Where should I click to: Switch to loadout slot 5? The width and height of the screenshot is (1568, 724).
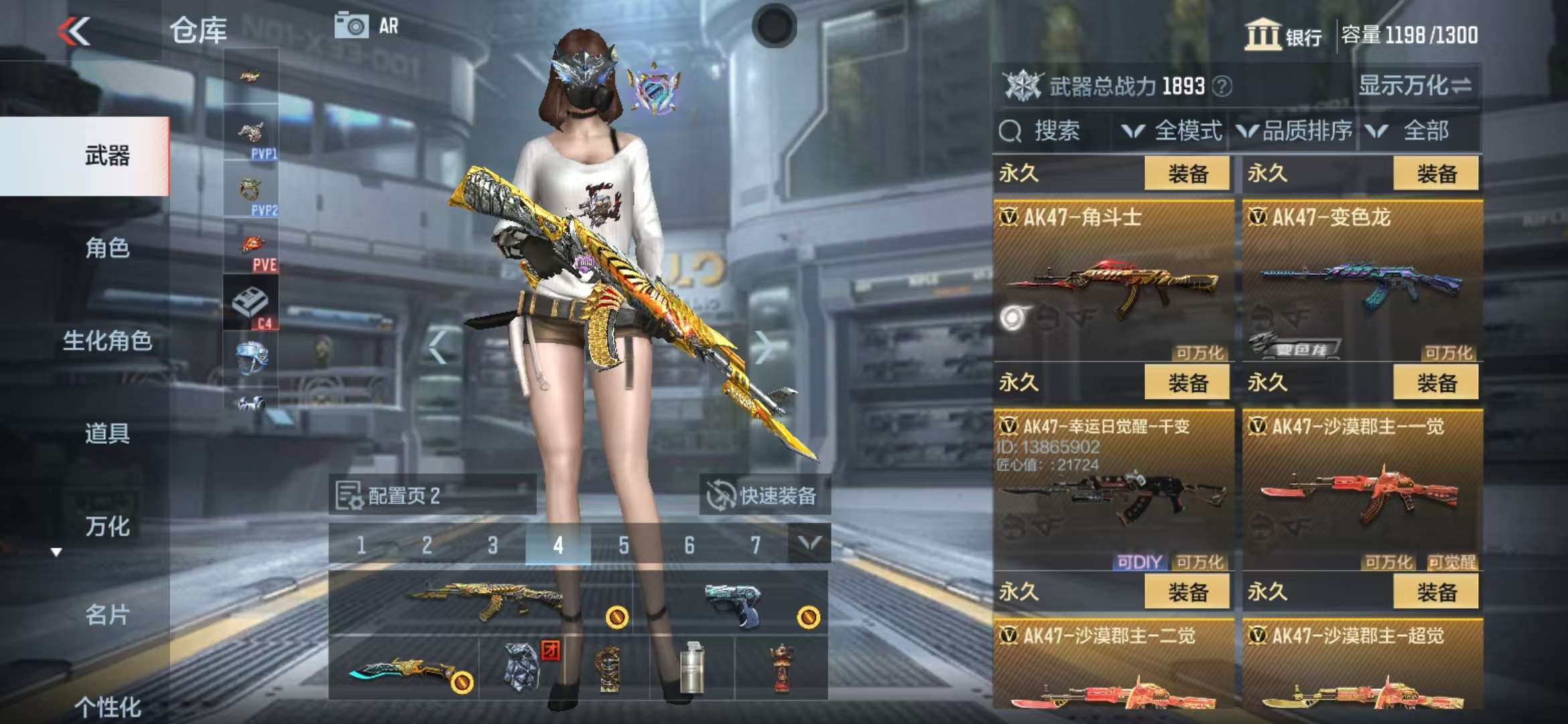[x=623, y=545]
